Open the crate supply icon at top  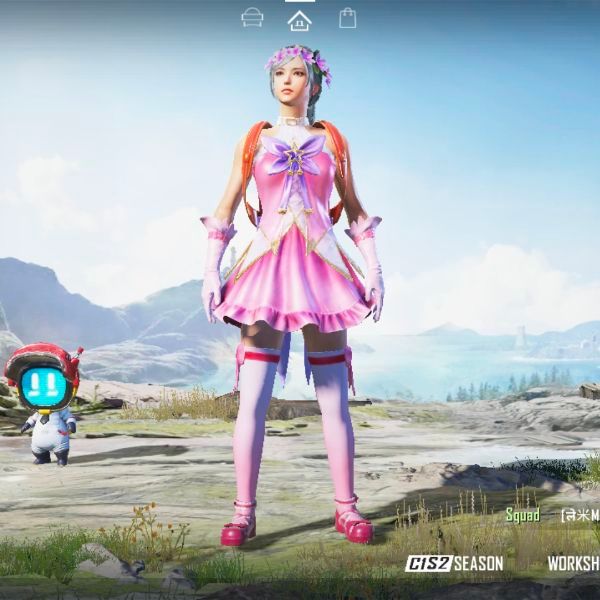pos(253,18)
